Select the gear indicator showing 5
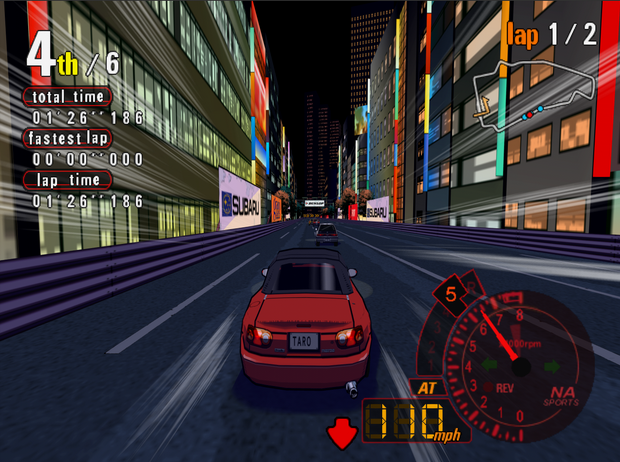Viewport: 620px width, 462px height. [451, 294]
